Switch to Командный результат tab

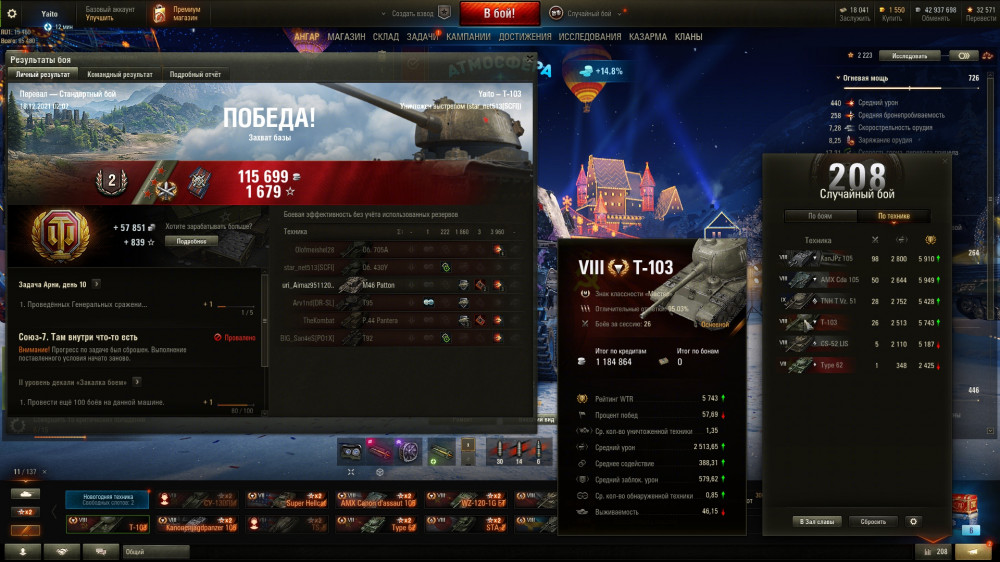(120, 75)
